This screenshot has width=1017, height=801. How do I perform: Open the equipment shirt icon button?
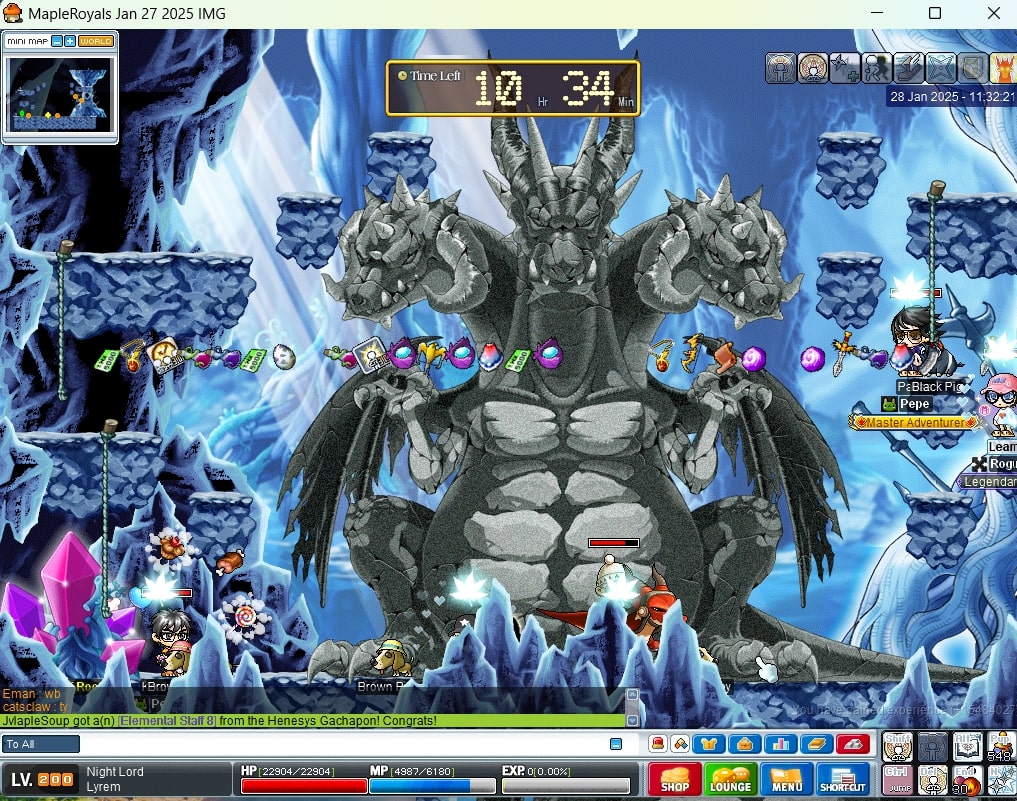708,744
